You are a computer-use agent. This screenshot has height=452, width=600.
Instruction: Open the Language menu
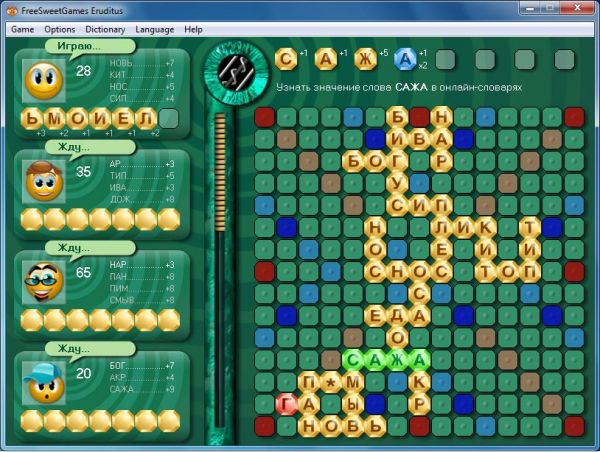tap(154, 30)
